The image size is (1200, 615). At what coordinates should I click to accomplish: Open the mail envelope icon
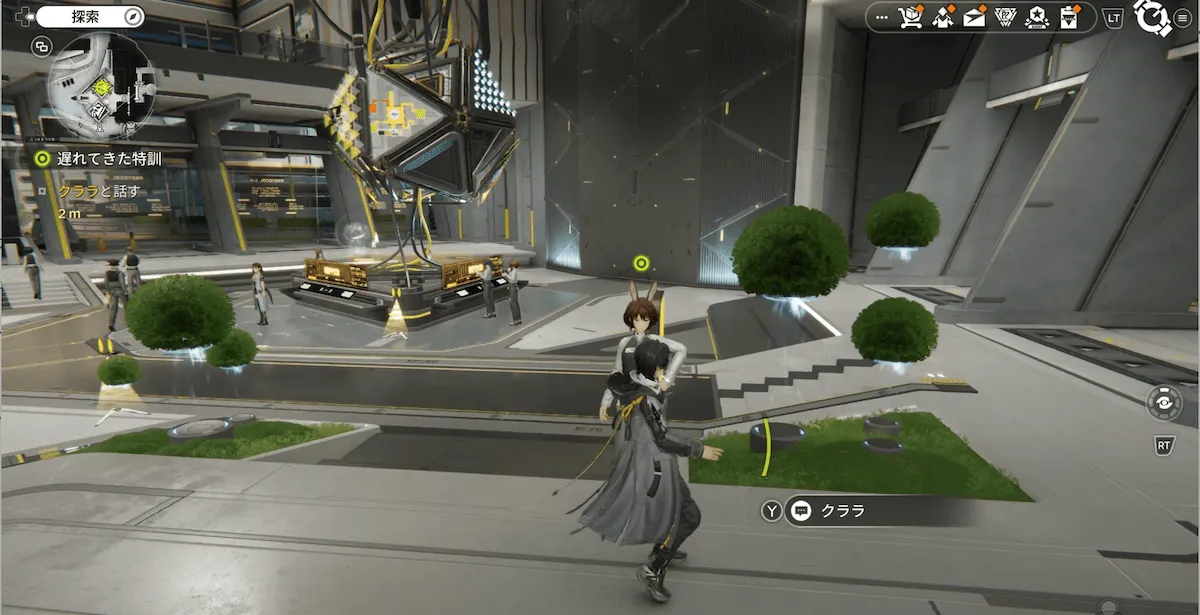(x=974, y=17)
